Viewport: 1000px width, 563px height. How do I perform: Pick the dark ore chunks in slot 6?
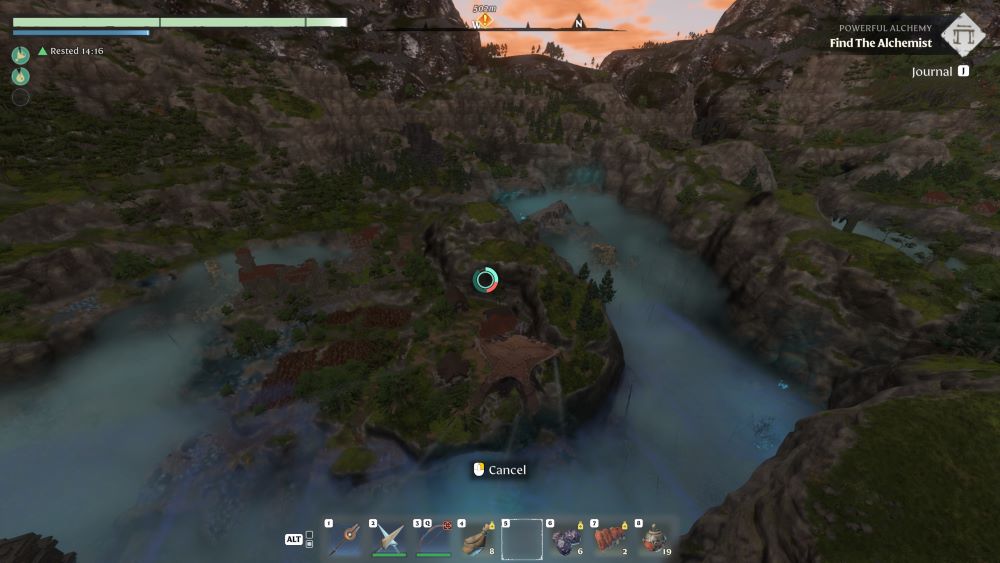click(x=565, y=538)
